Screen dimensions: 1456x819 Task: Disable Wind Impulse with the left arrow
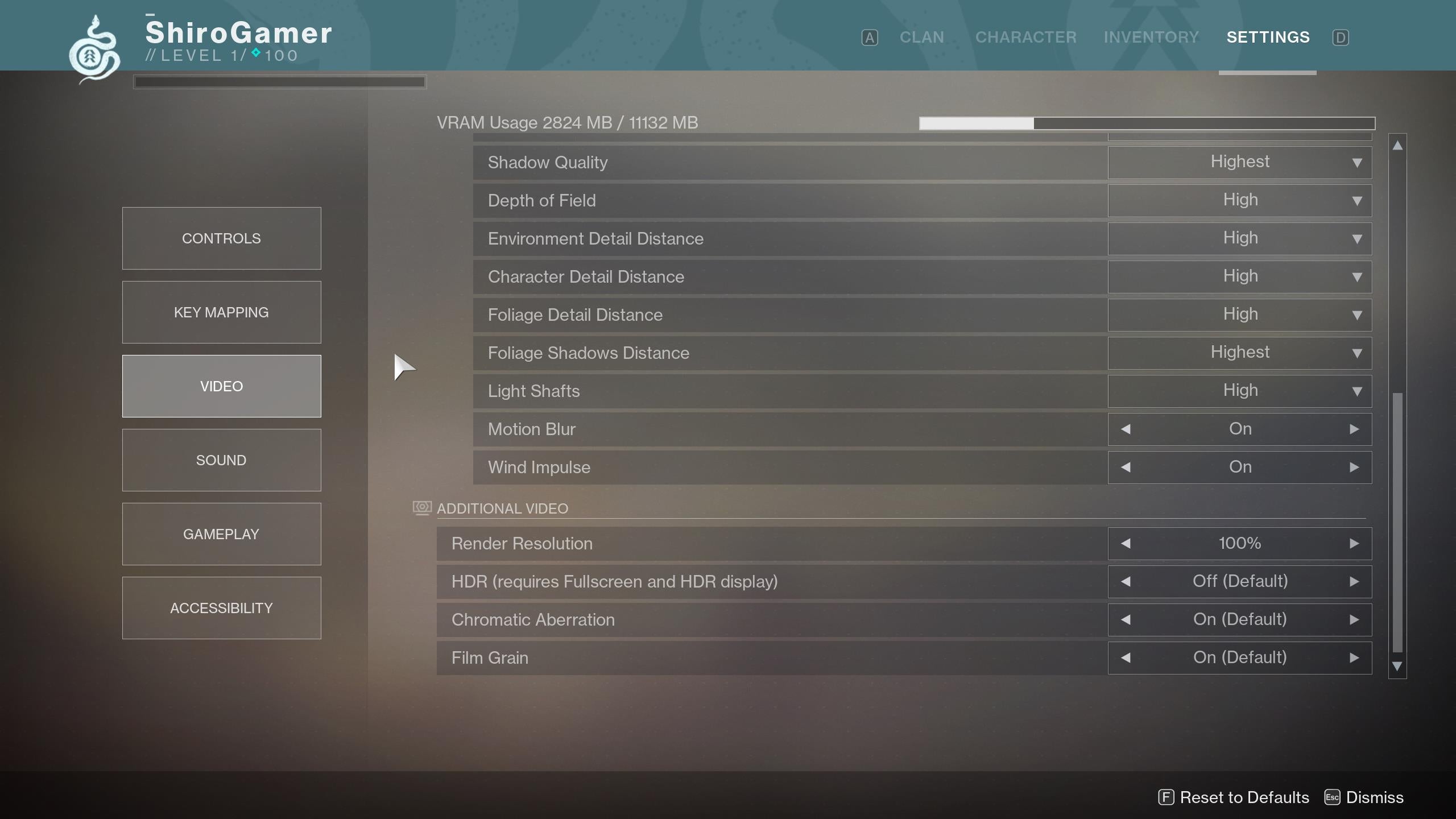point(1127,467)
